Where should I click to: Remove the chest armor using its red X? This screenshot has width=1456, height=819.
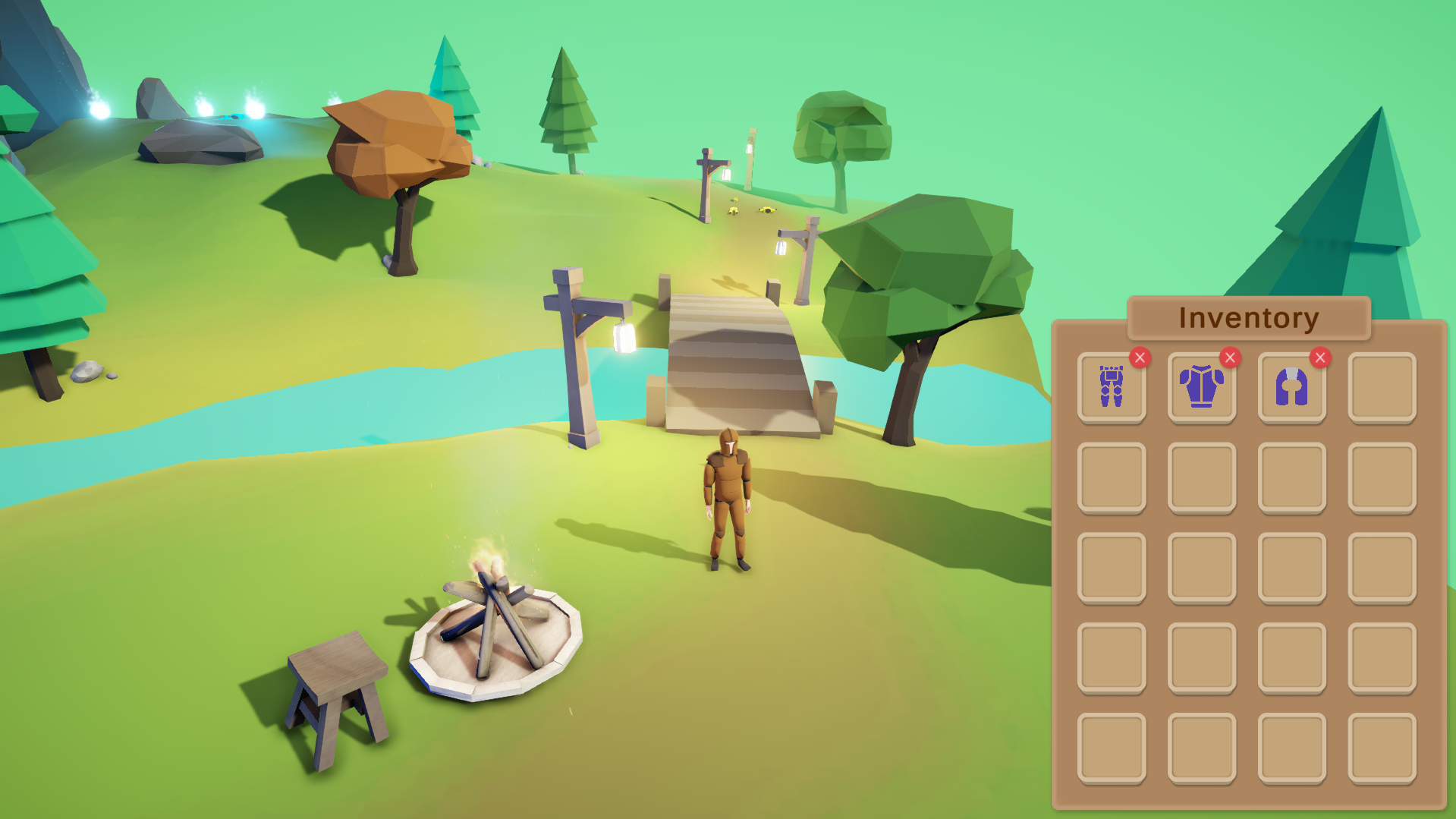click(x=1228, y=357)
